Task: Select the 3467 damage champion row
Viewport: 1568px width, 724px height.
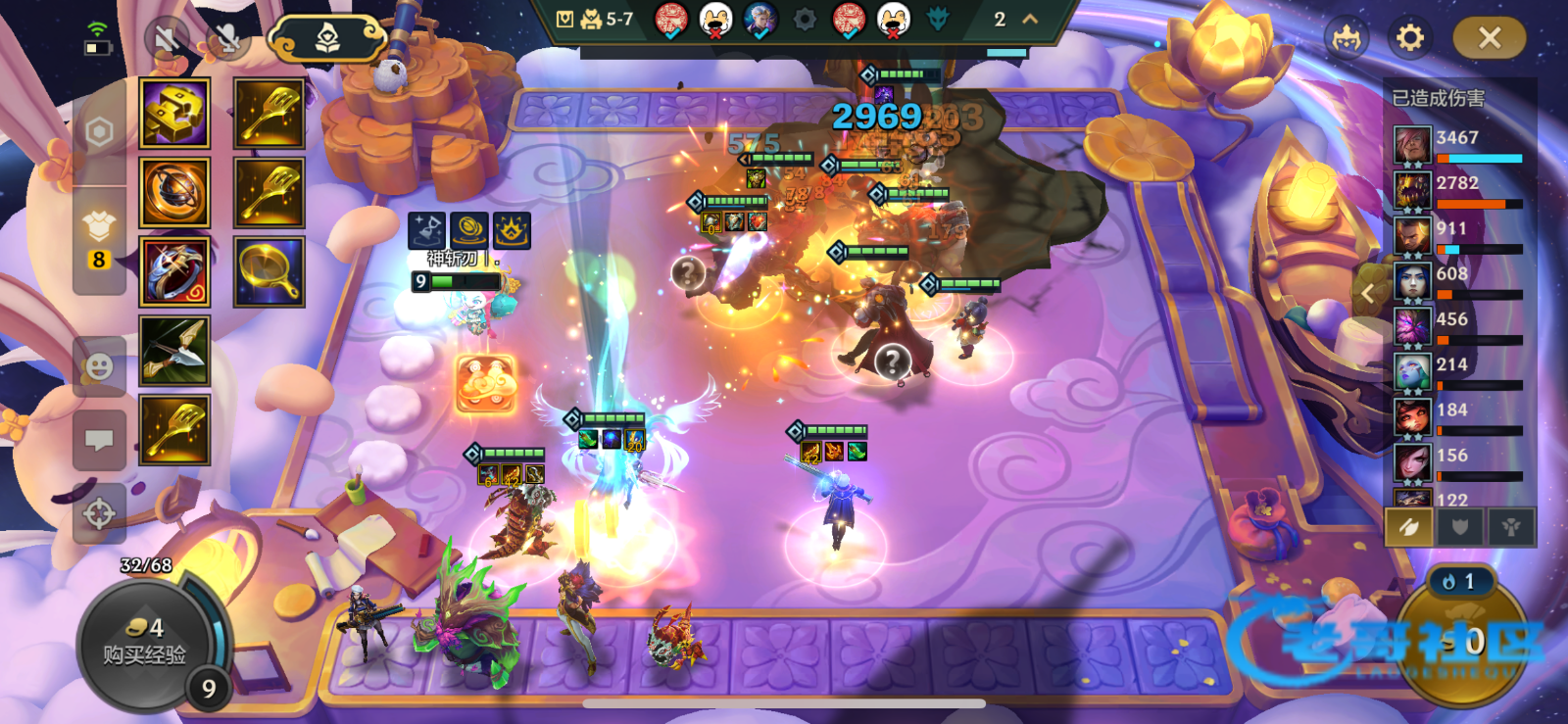Action: click(x=1458, y=145)
